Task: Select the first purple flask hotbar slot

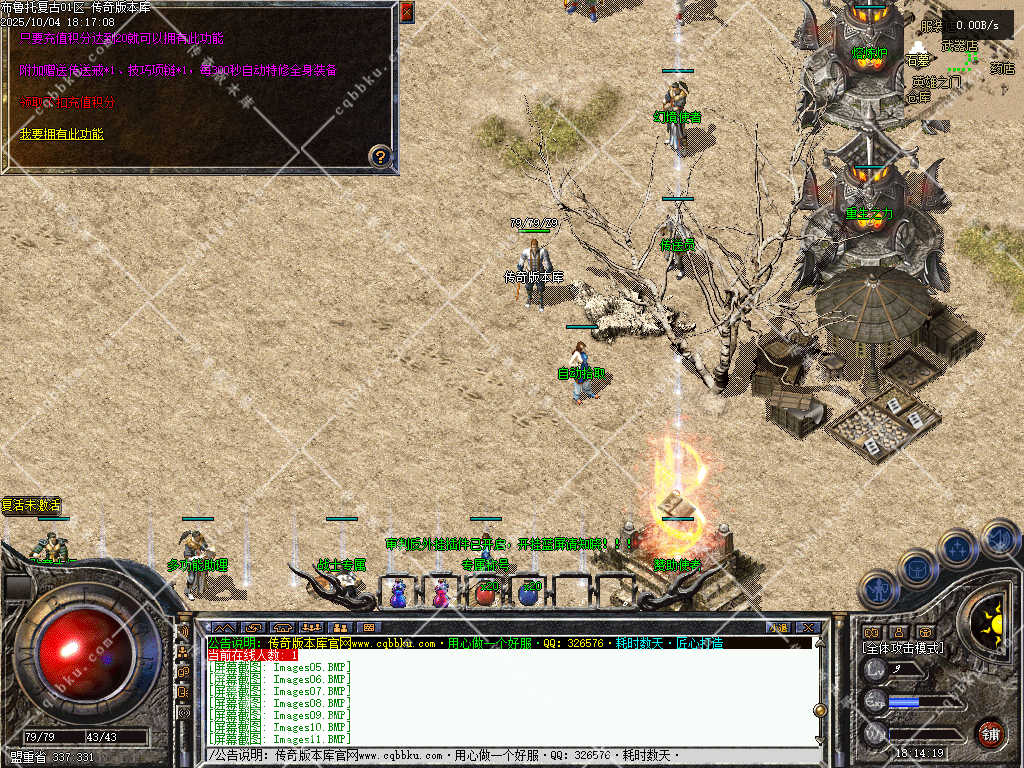Action: coord(398,594)
